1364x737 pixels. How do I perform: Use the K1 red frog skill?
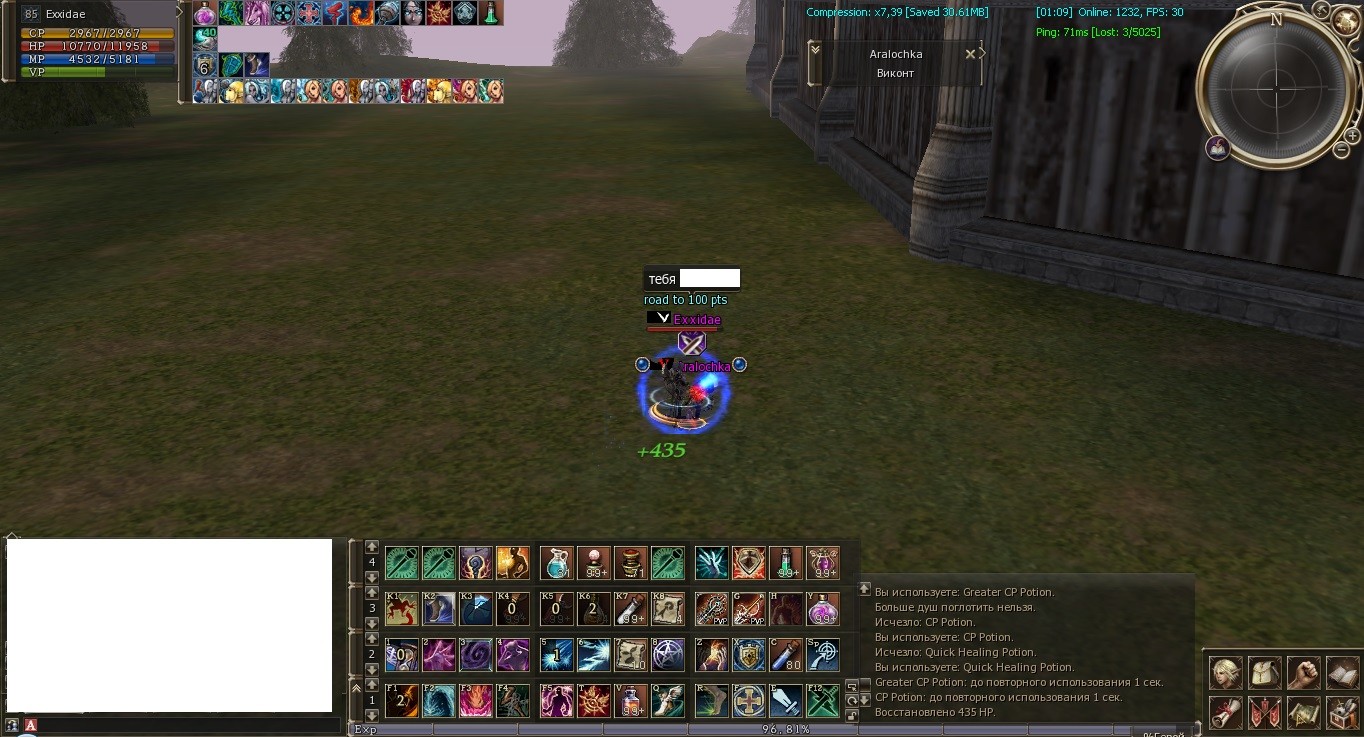click(x=401, y=609)
